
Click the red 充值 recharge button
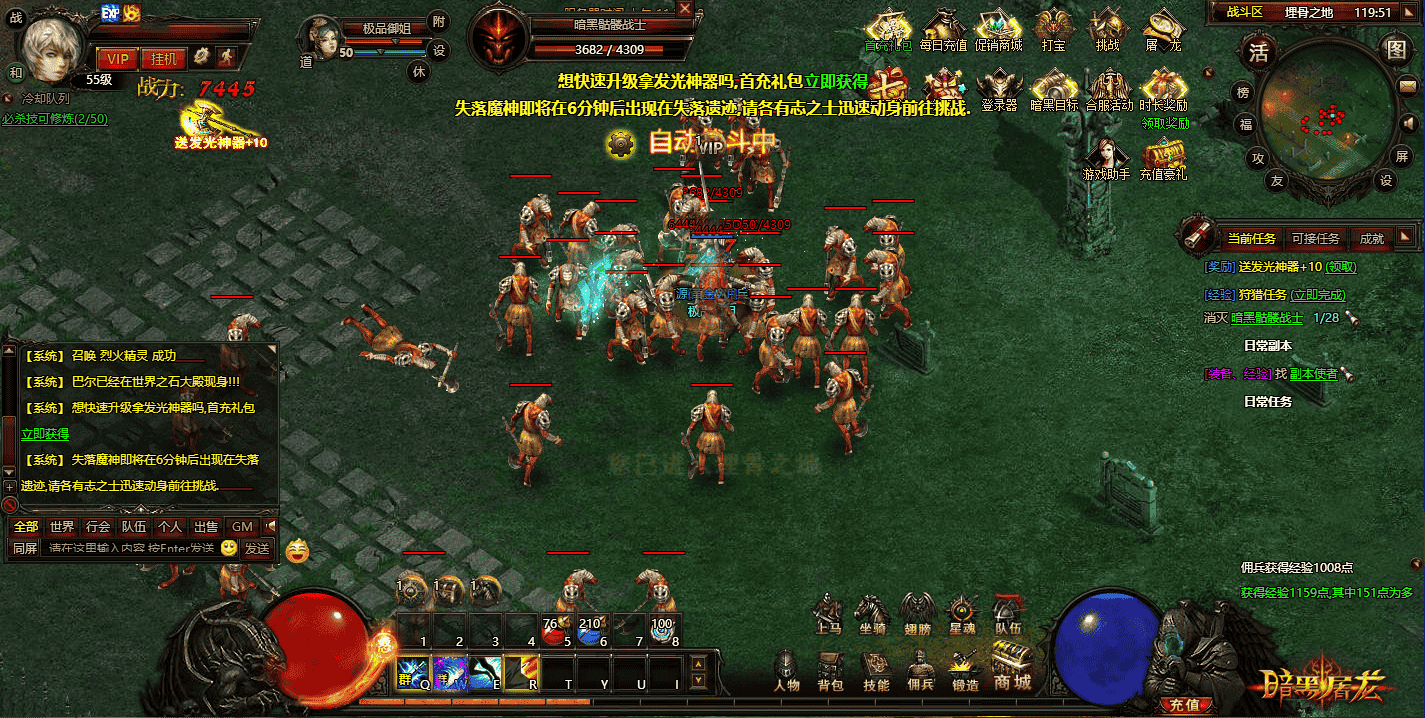[x=1184, y=704]
